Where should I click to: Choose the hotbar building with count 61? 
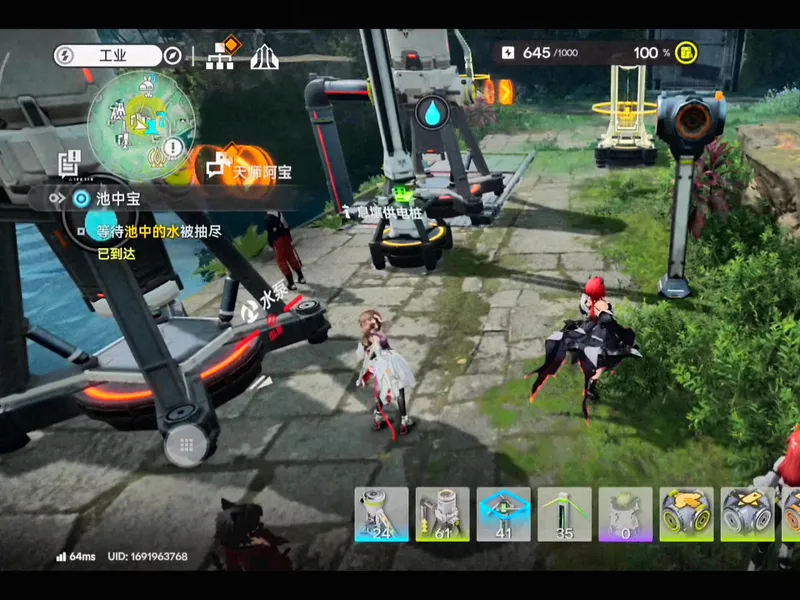point(442,514)
